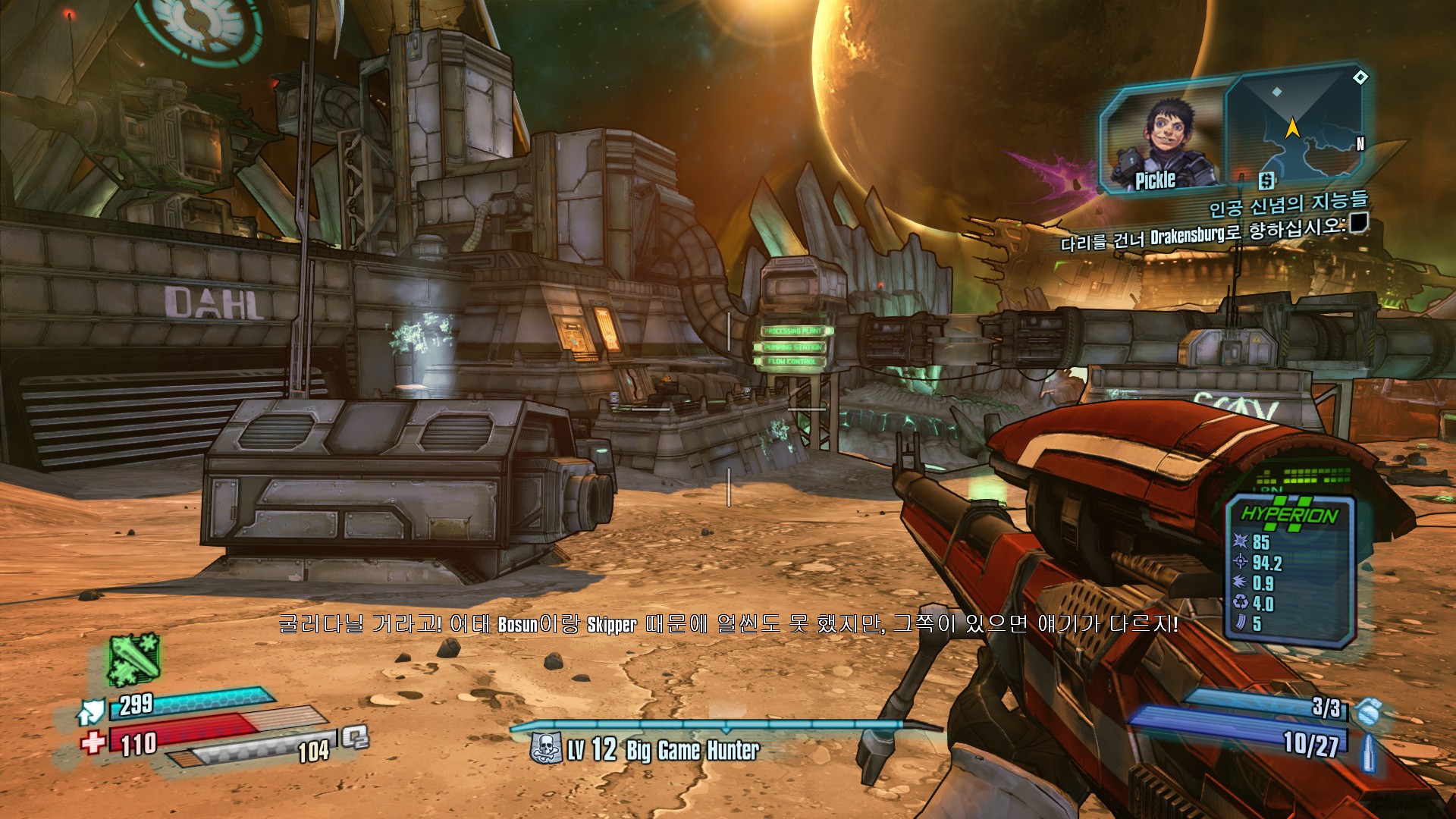Screen dimensions: 1456x819
Task: Select the O2 oxygen tank icon
Action: [355, 736]
